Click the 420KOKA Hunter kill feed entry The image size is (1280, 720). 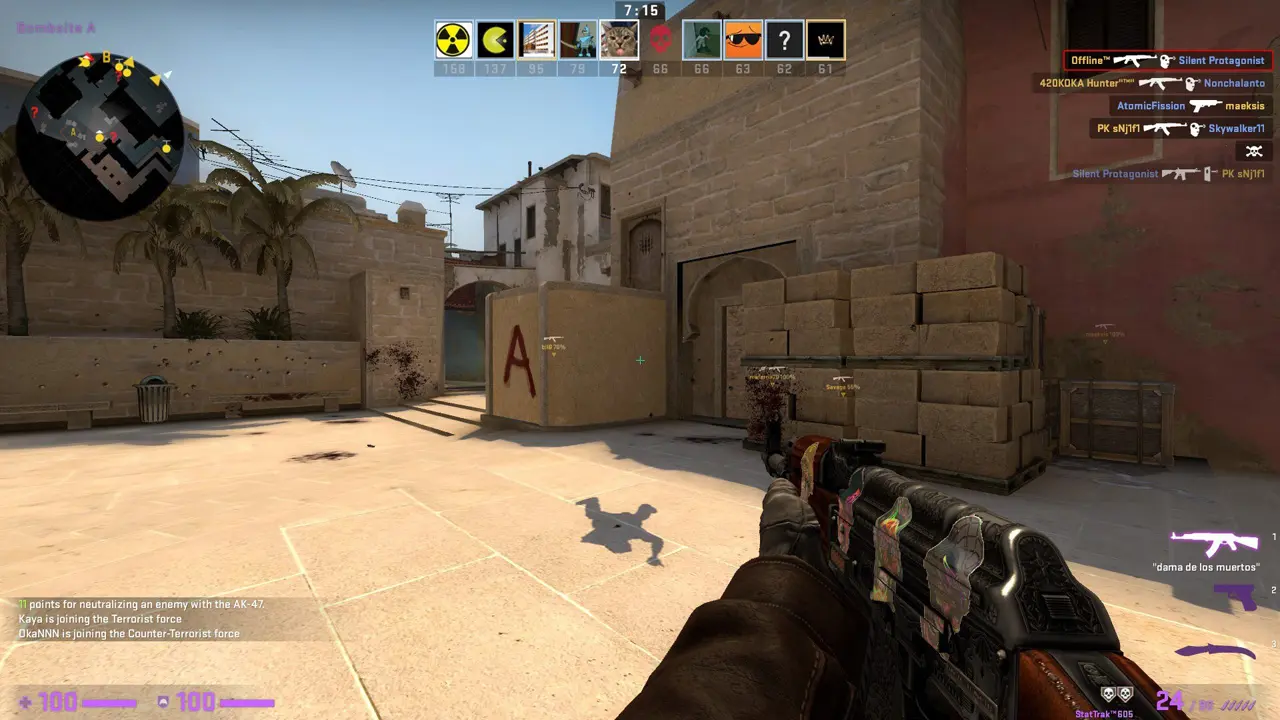click(1151, 84)
